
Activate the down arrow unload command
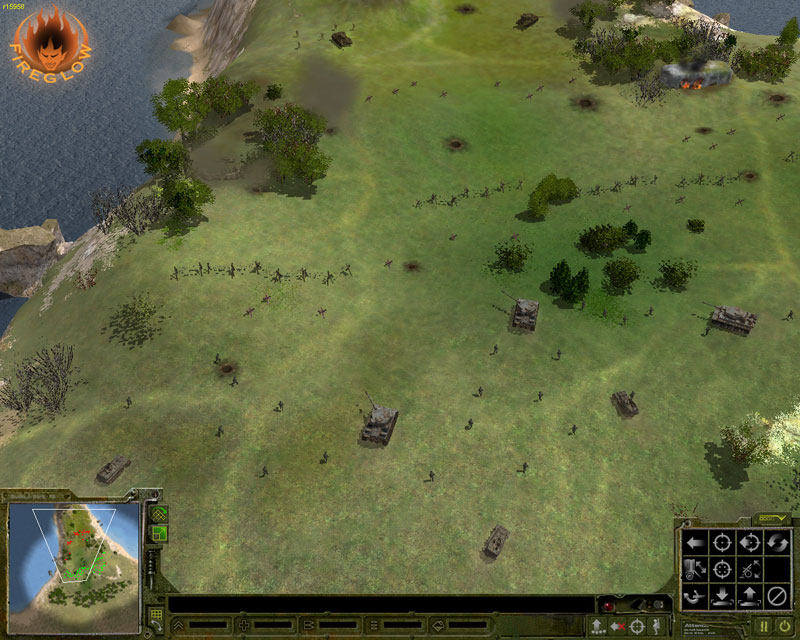[x=723, y=598]
